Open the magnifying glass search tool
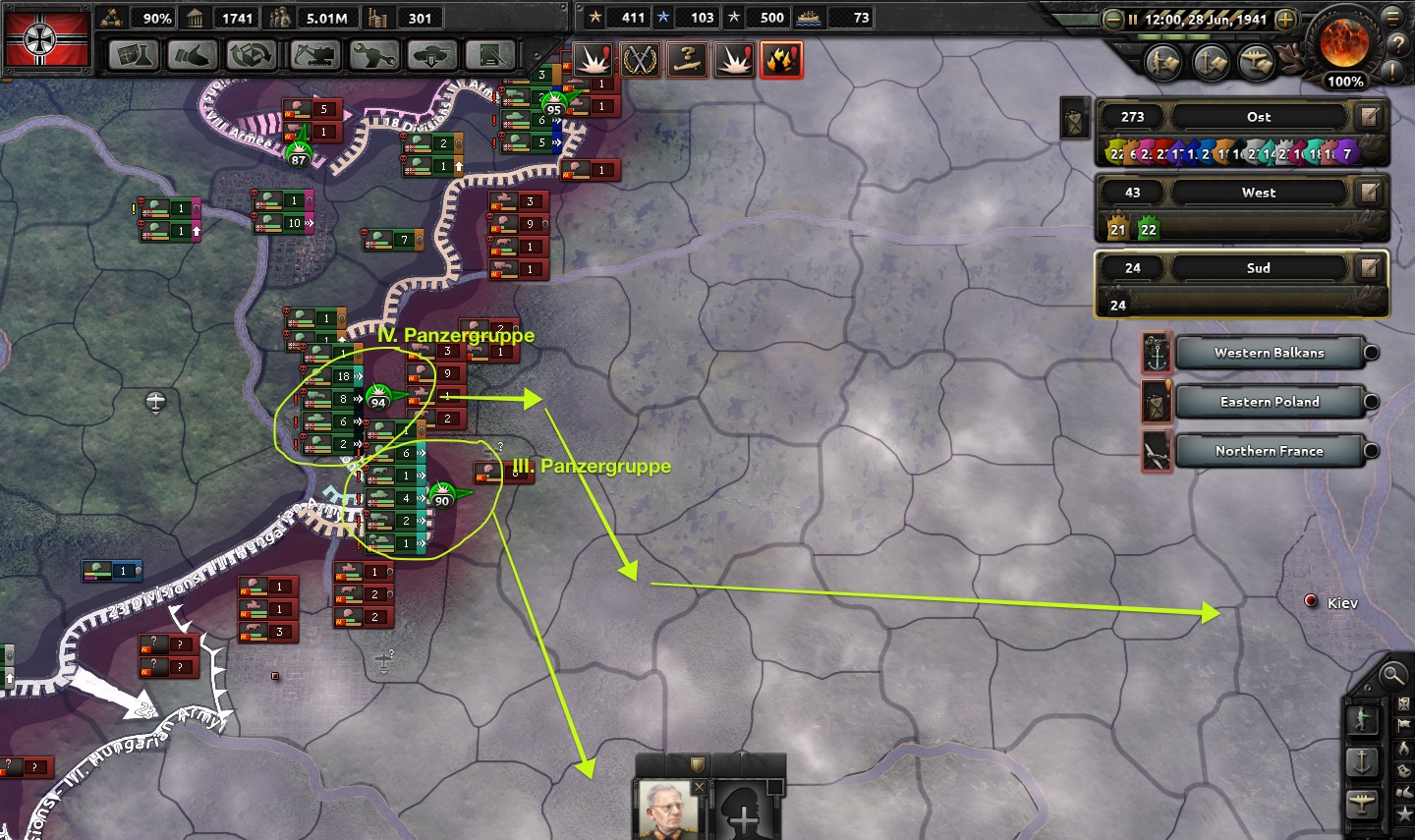The height and width of the screenshot is (840, 1415). tap(1391, 675)
